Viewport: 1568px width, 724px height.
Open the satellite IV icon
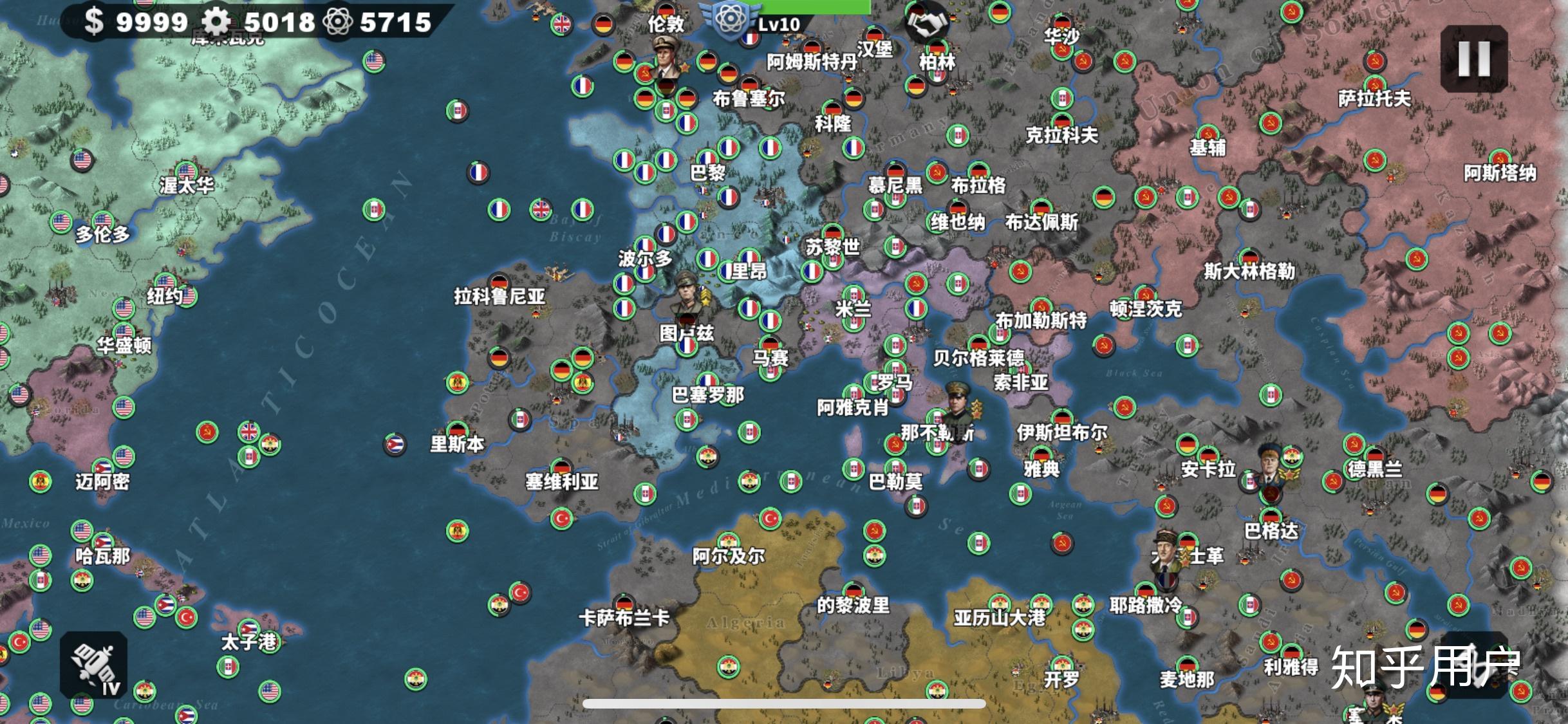tap(94, 665)
